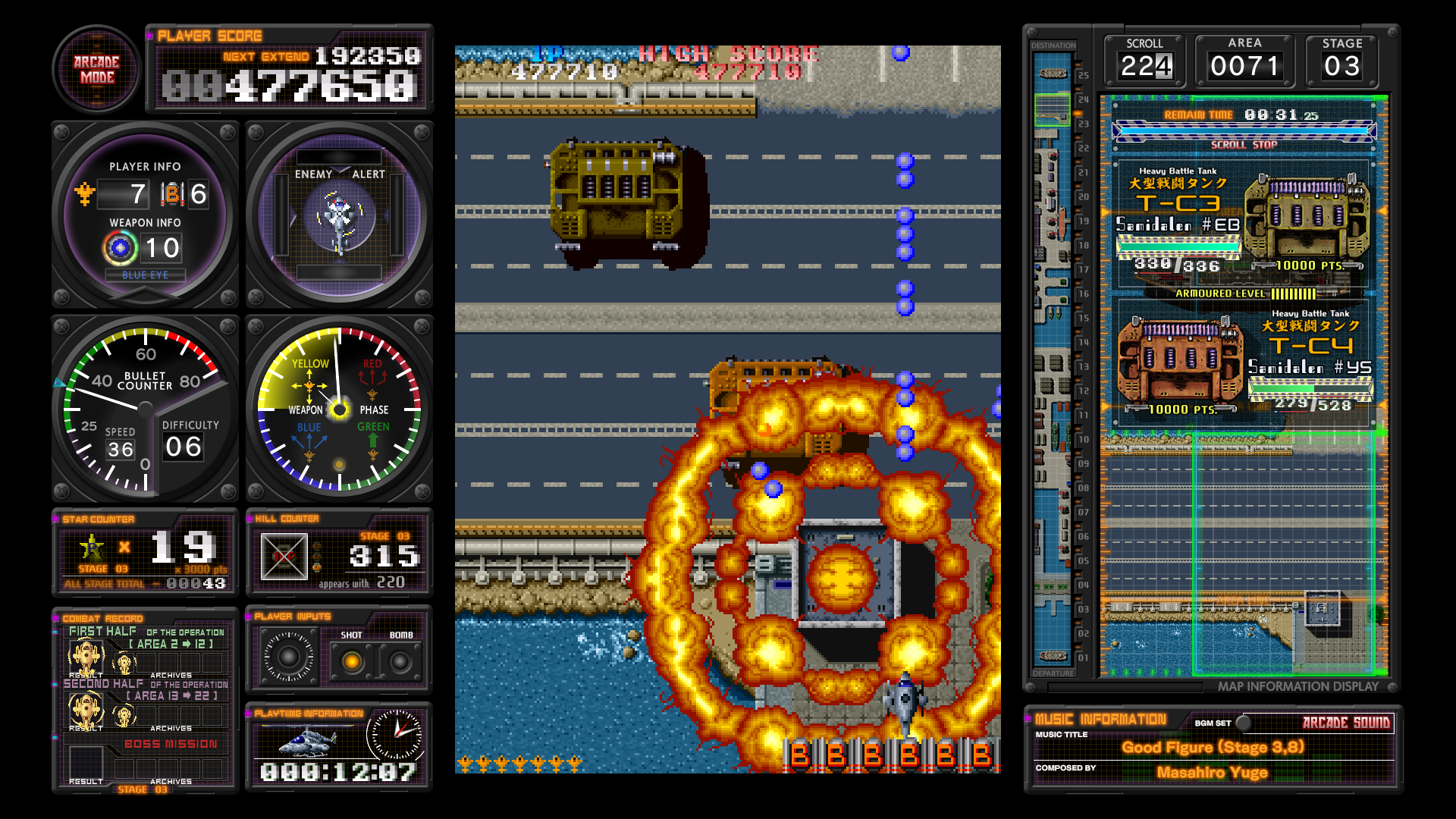This screenshot has width=1456, height=819.
Task: Click the Blue Eye weapon icon
Action: tap(121, 249)
